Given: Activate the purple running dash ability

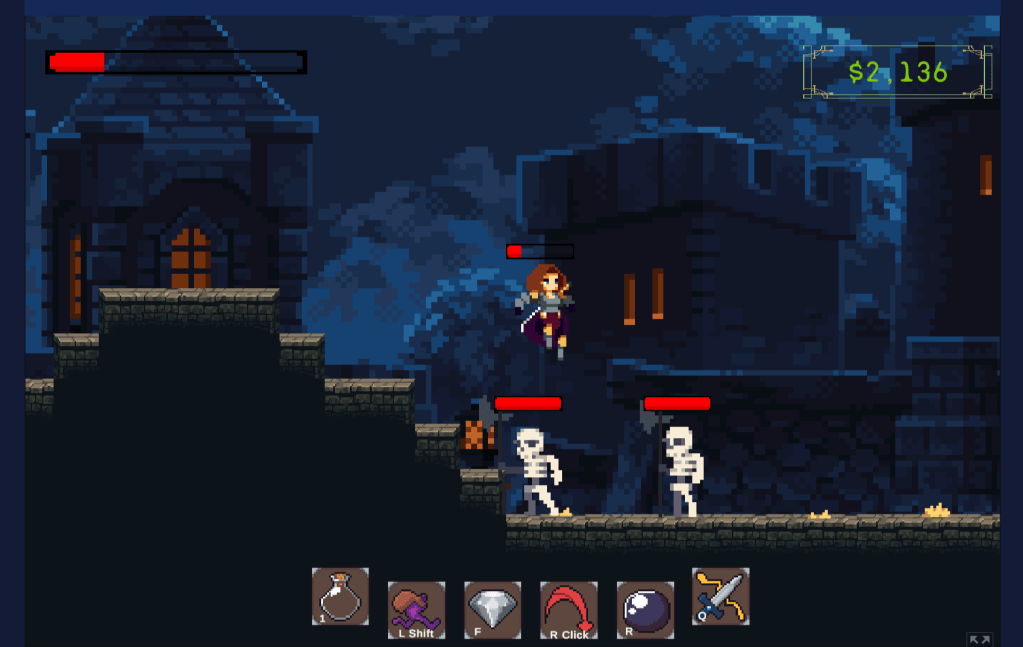Looking at the screenshot, I should (416, 609).
